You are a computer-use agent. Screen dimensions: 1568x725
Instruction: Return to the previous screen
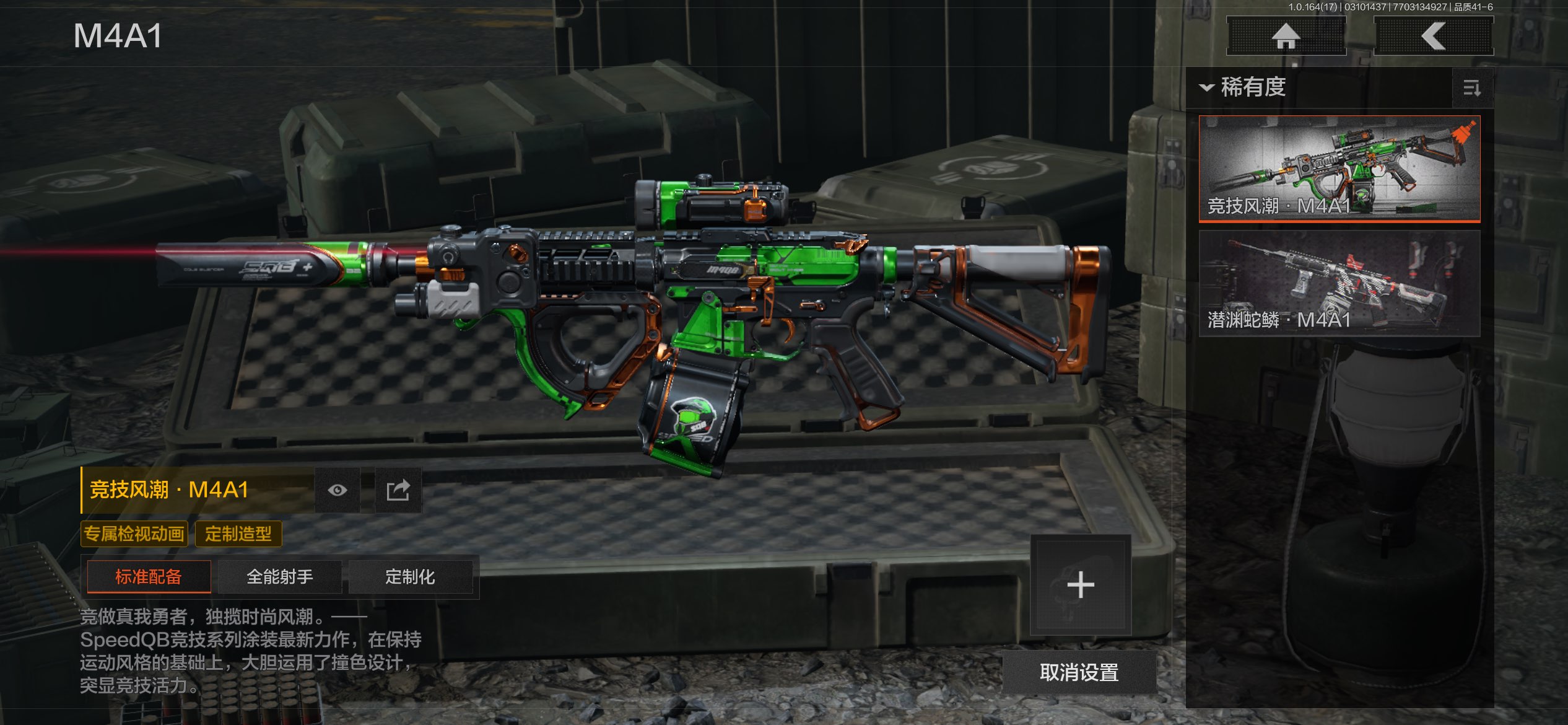[1433, 36]
